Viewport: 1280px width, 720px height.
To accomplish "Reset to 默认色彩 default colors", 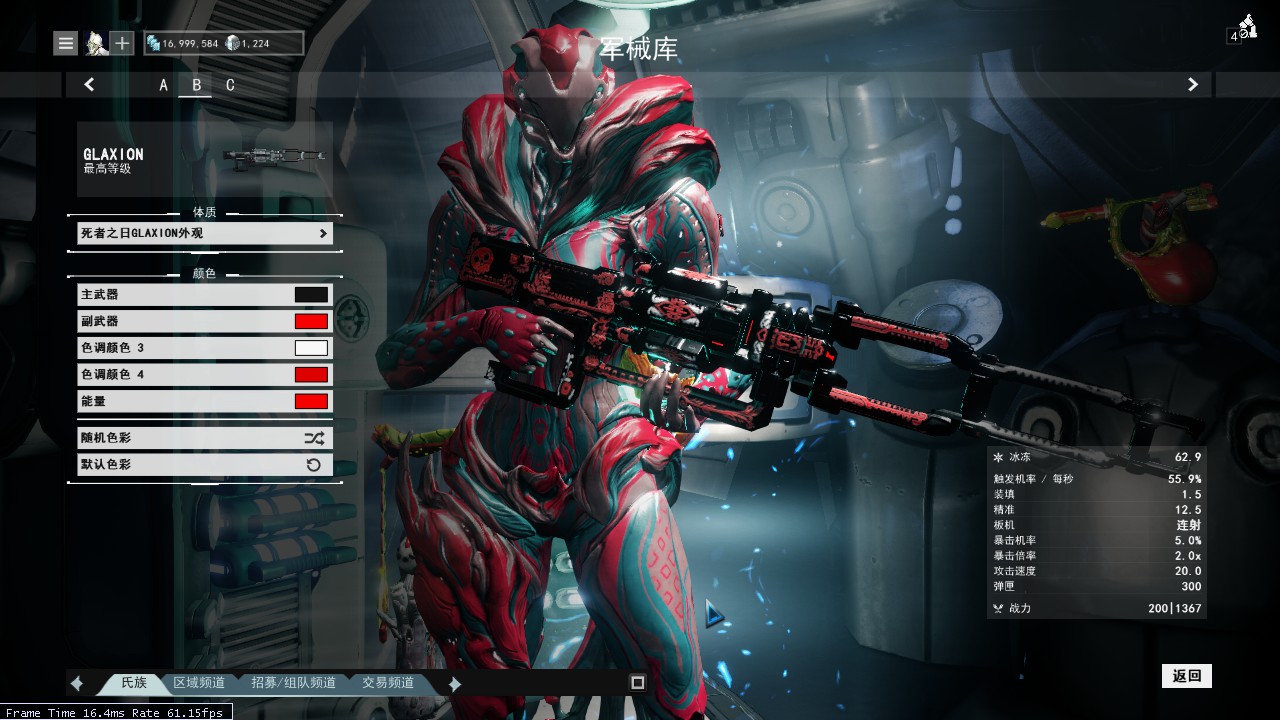I will click(204, 464).
